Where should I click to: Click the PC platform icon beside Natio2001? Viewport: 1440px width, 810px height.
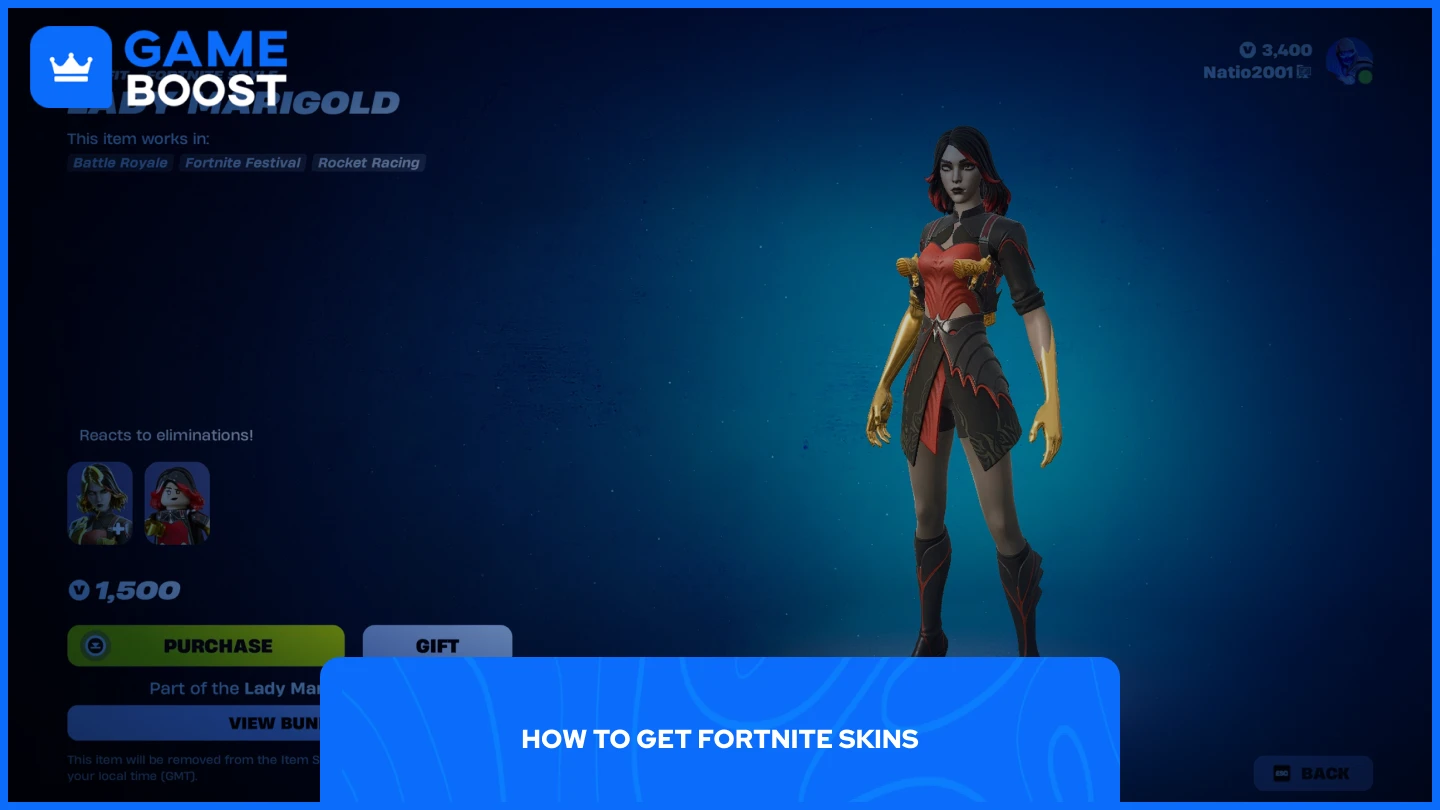(x=1304, y=71)
